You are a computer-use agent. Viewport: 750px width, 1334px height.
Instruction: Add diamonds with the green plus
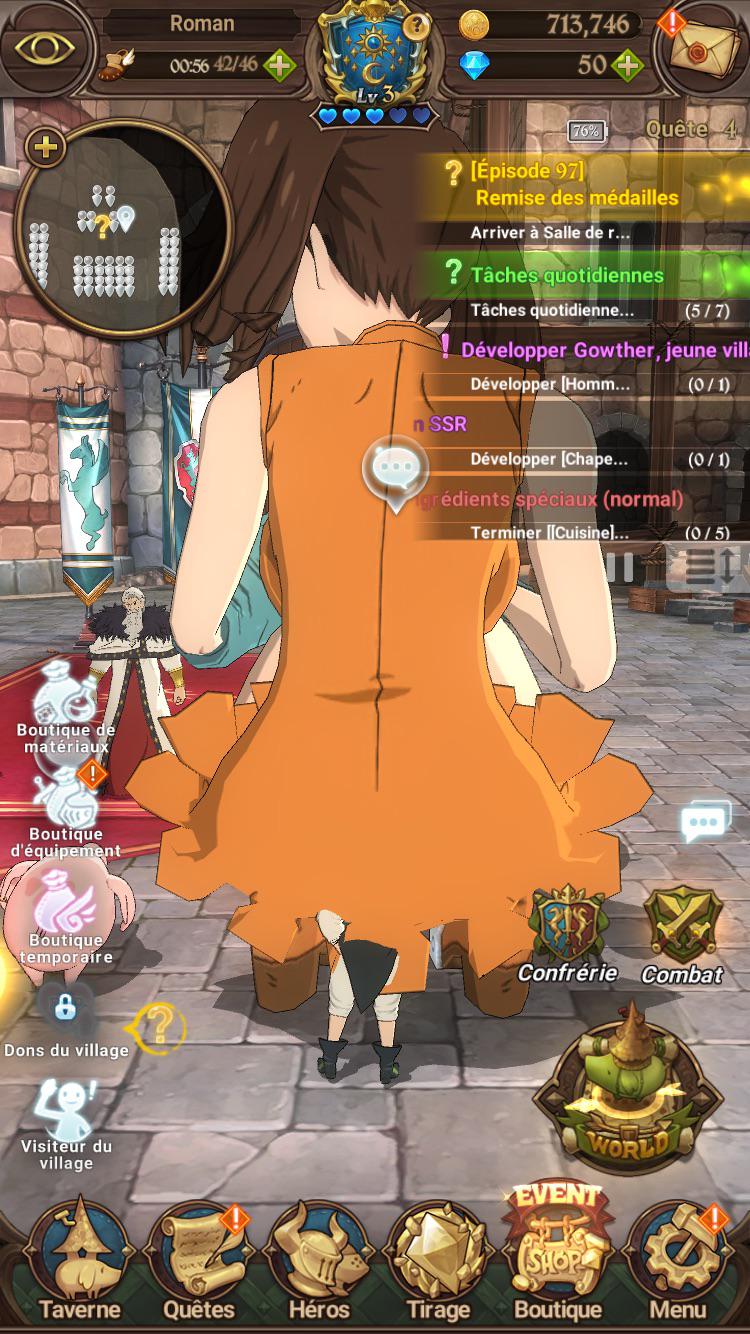tap(627, 66)
